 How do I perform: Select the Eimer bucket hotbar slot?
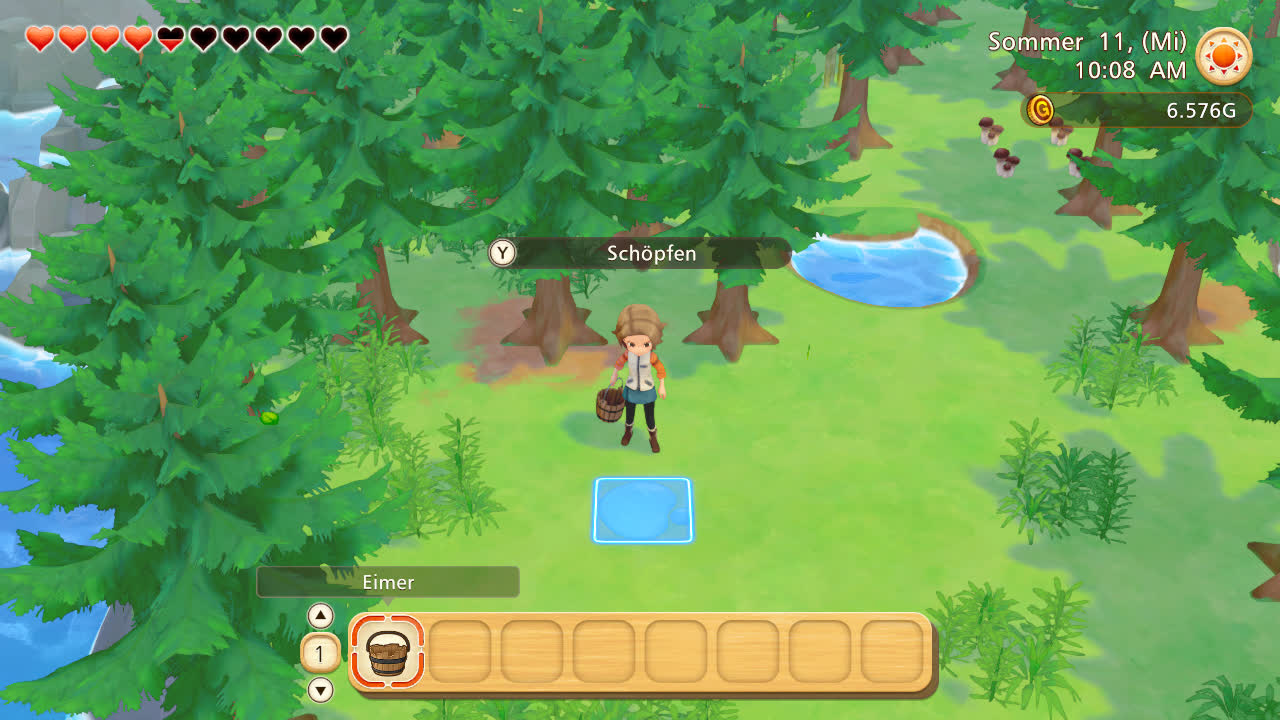point(388,652)
